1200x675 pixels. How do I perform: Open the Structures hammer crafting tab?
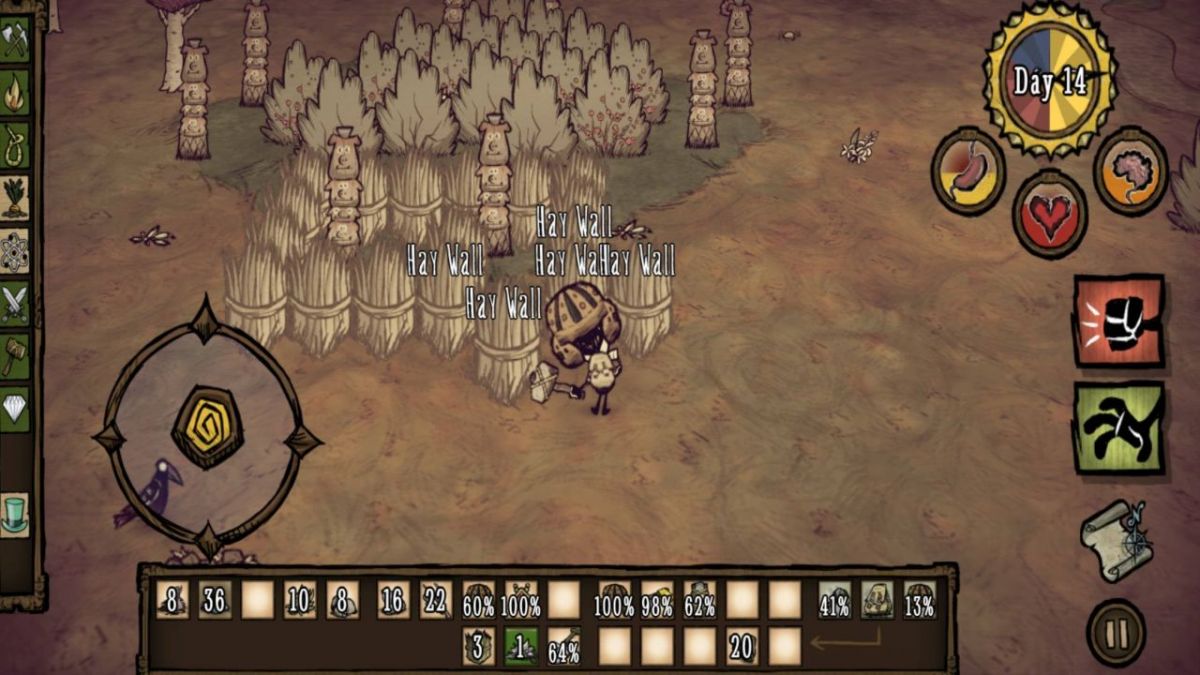[15, 355]
